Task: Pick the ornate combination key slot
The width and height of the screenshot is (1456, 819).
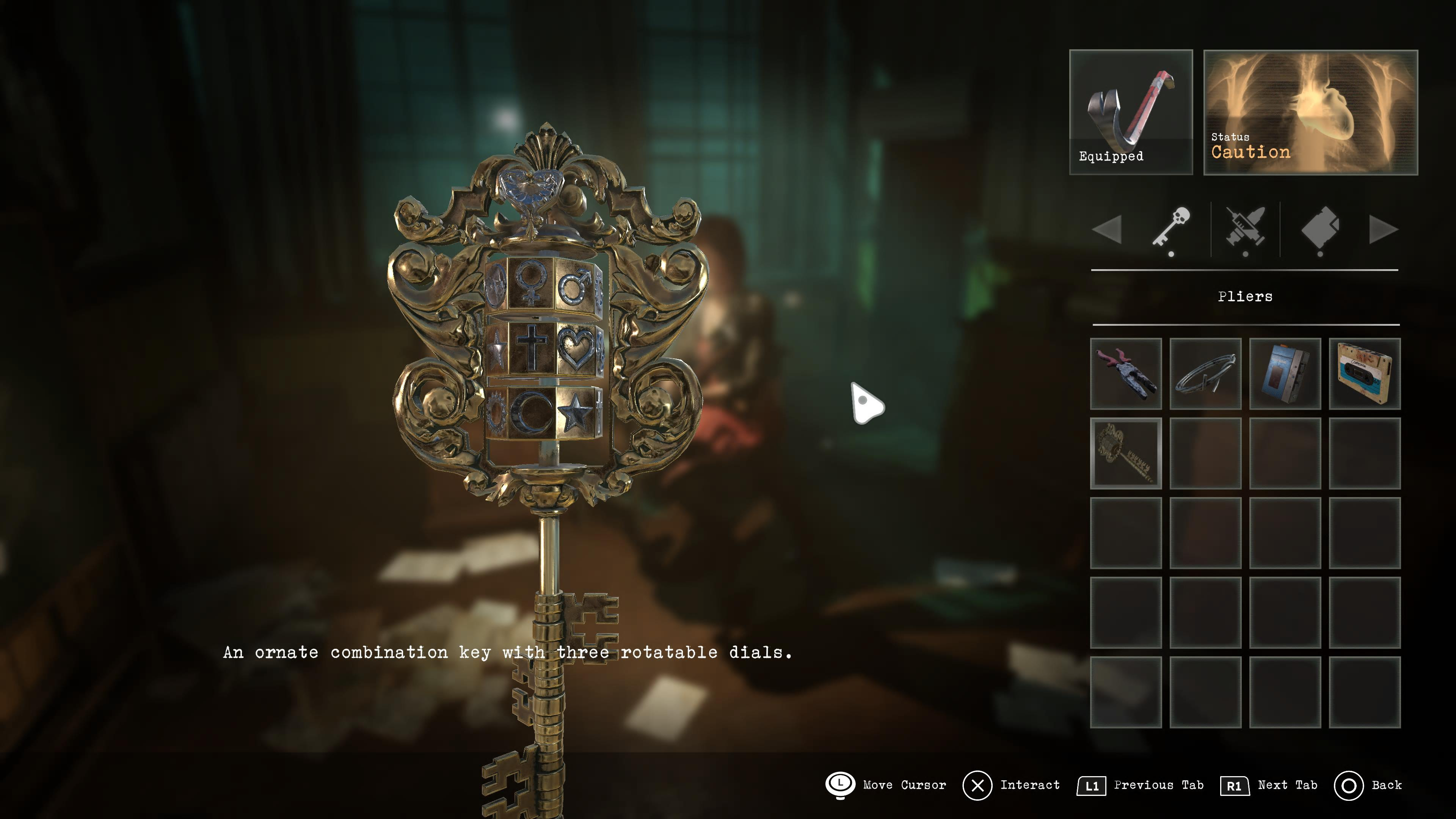Action: [x=1125, y=453]
